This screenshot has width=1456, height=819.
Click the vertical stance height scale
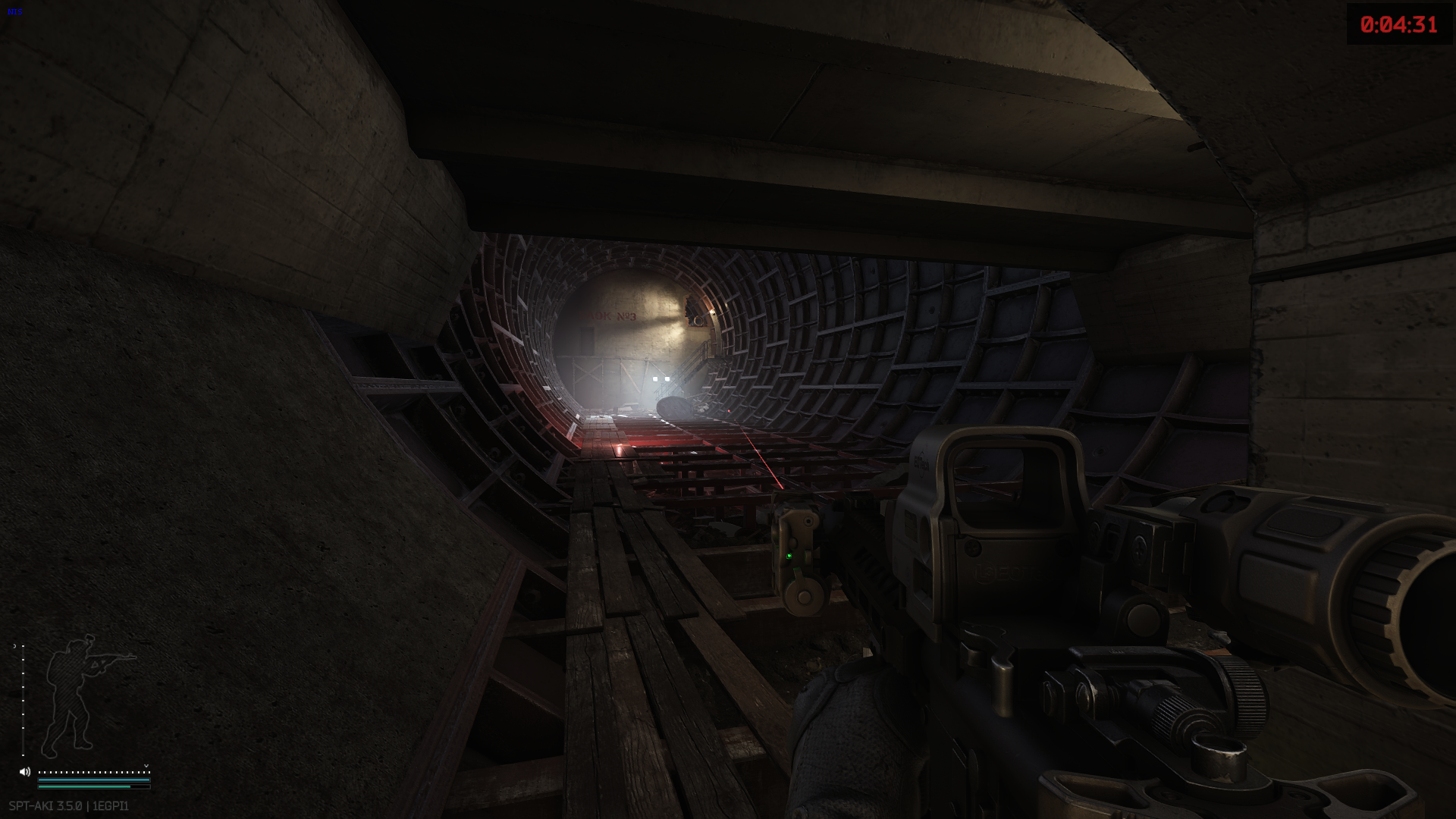coord(23,699)
